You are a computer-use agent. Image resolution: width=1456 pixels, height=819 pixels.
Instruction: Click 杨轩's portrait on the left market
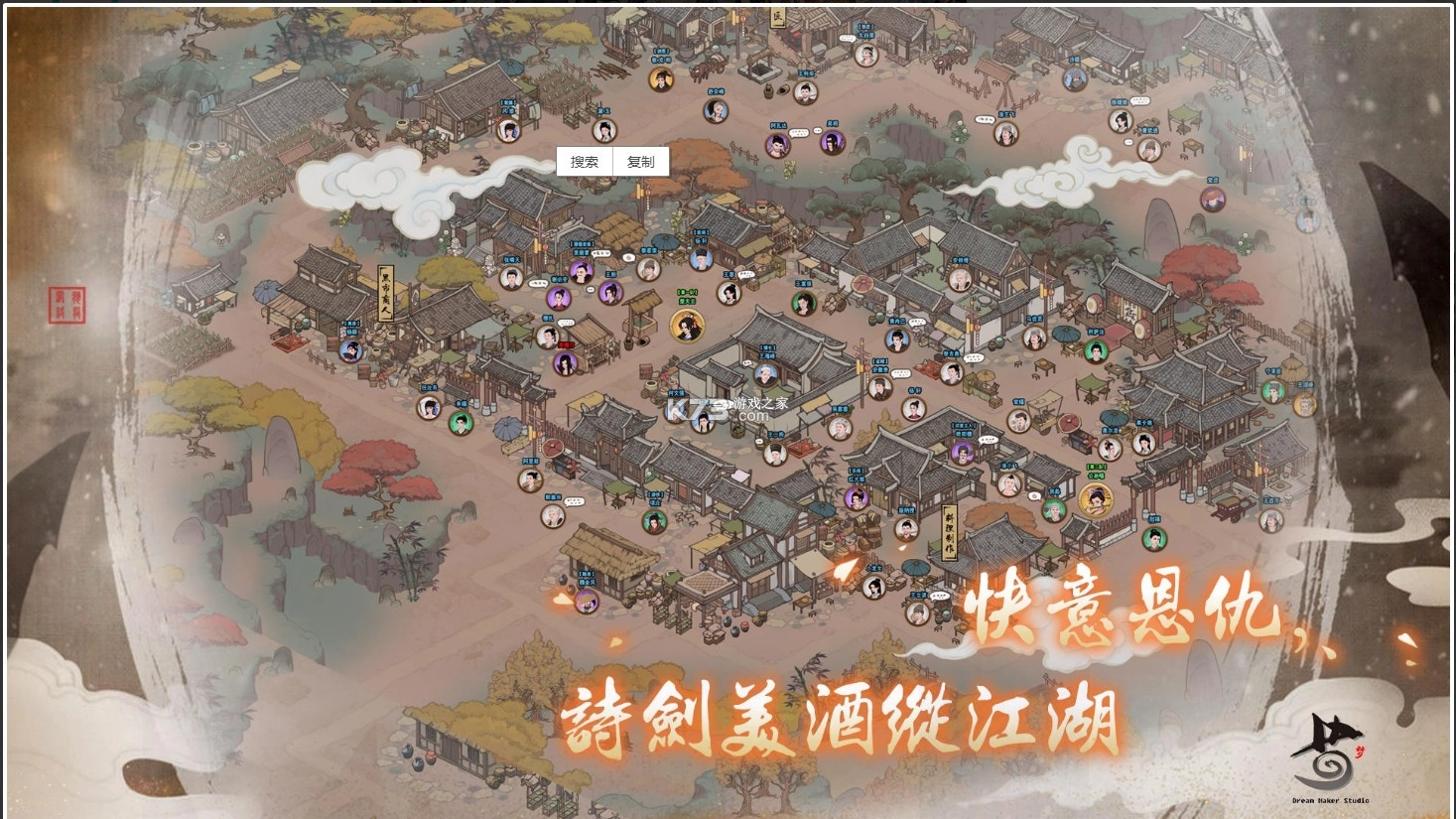pos(912,409)
